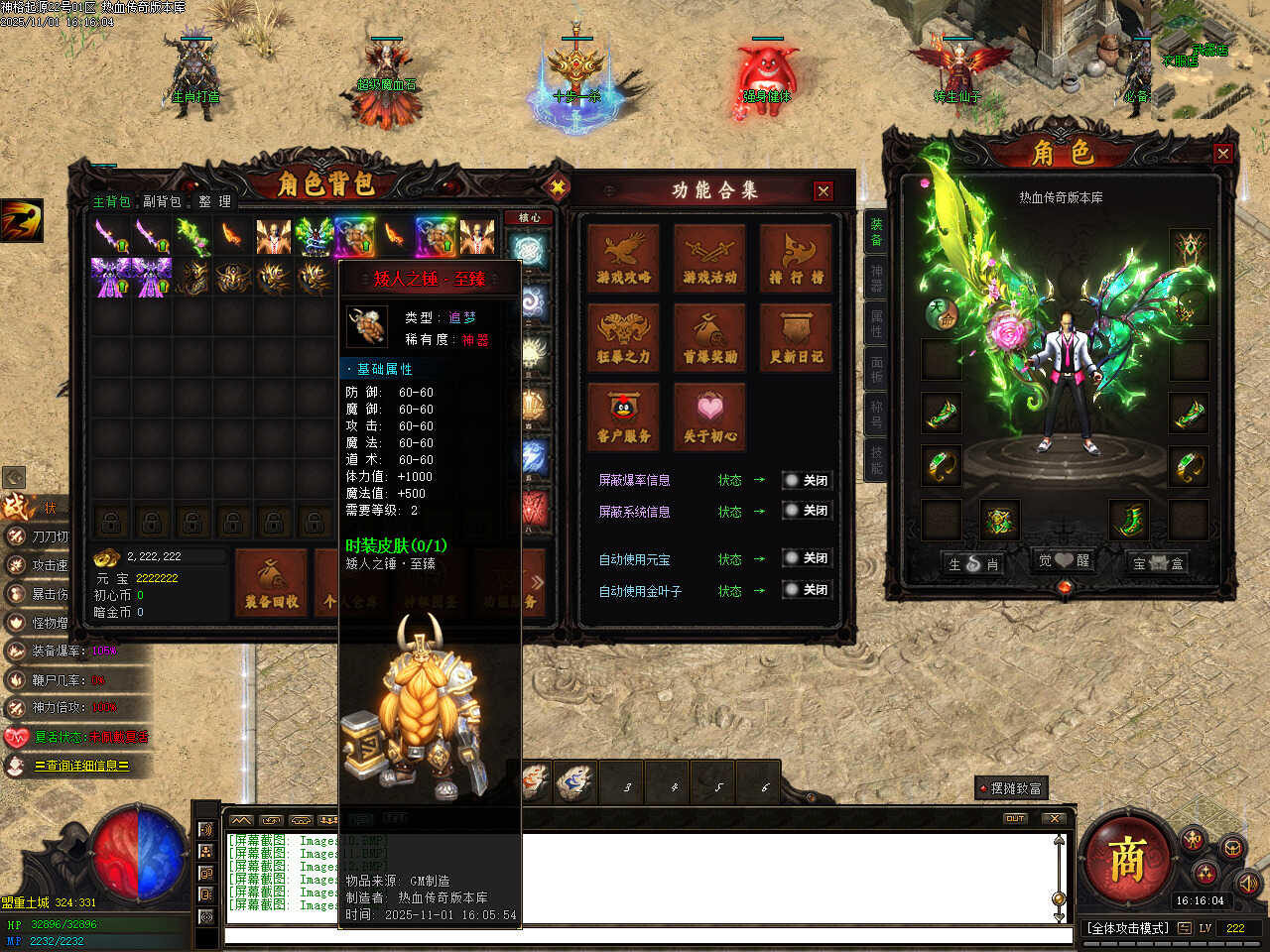The height and width of the screenshot is (952, 1270).
Task: Switch to the 属性 attributes tab
Action: point(876,324)
